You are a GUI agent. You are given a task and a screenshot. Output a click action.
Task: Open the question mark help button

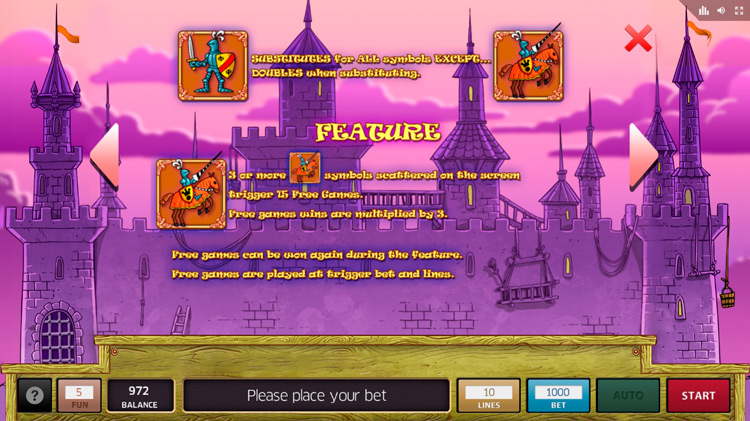[x=35, y=395]
